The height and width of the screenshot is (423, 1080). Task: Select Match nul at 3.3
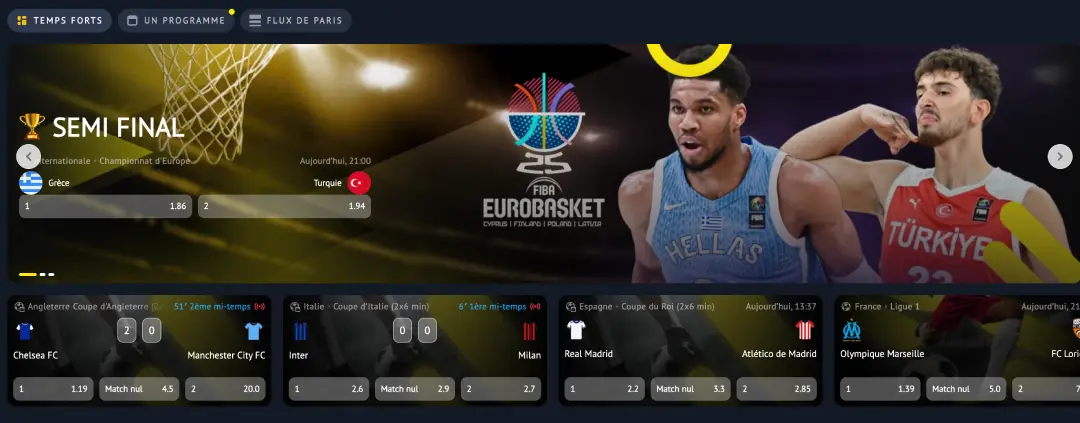point(691,389)
